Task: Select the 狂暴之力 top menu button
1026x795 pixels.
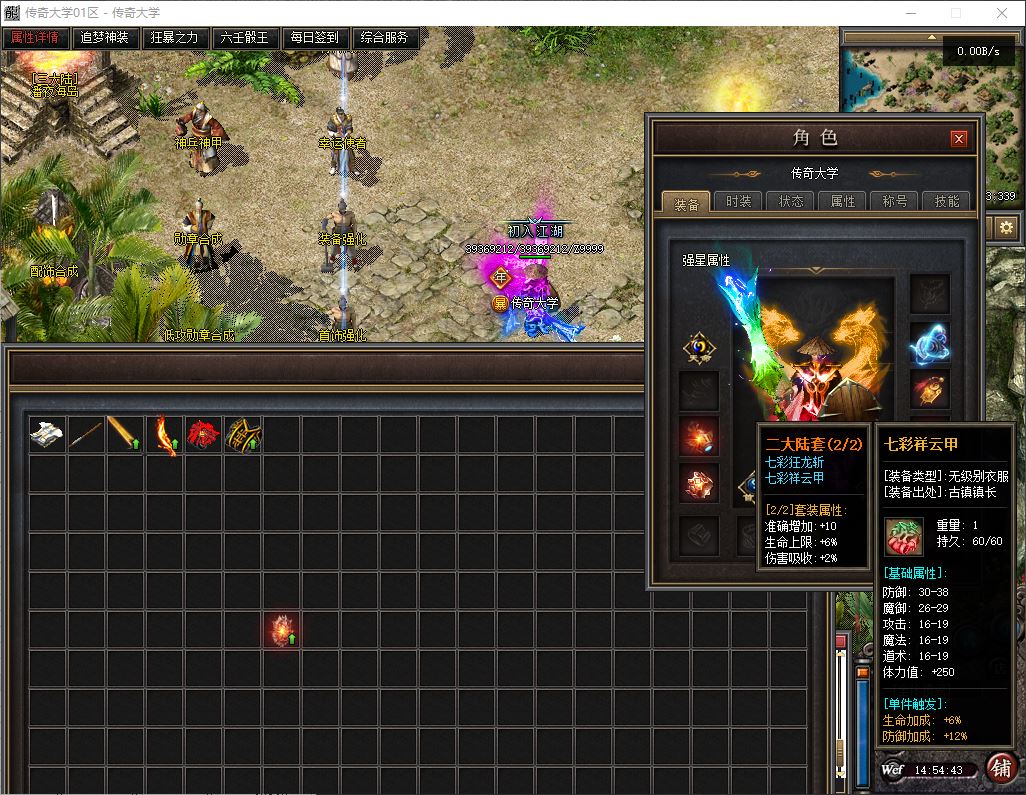Action: 175,38
